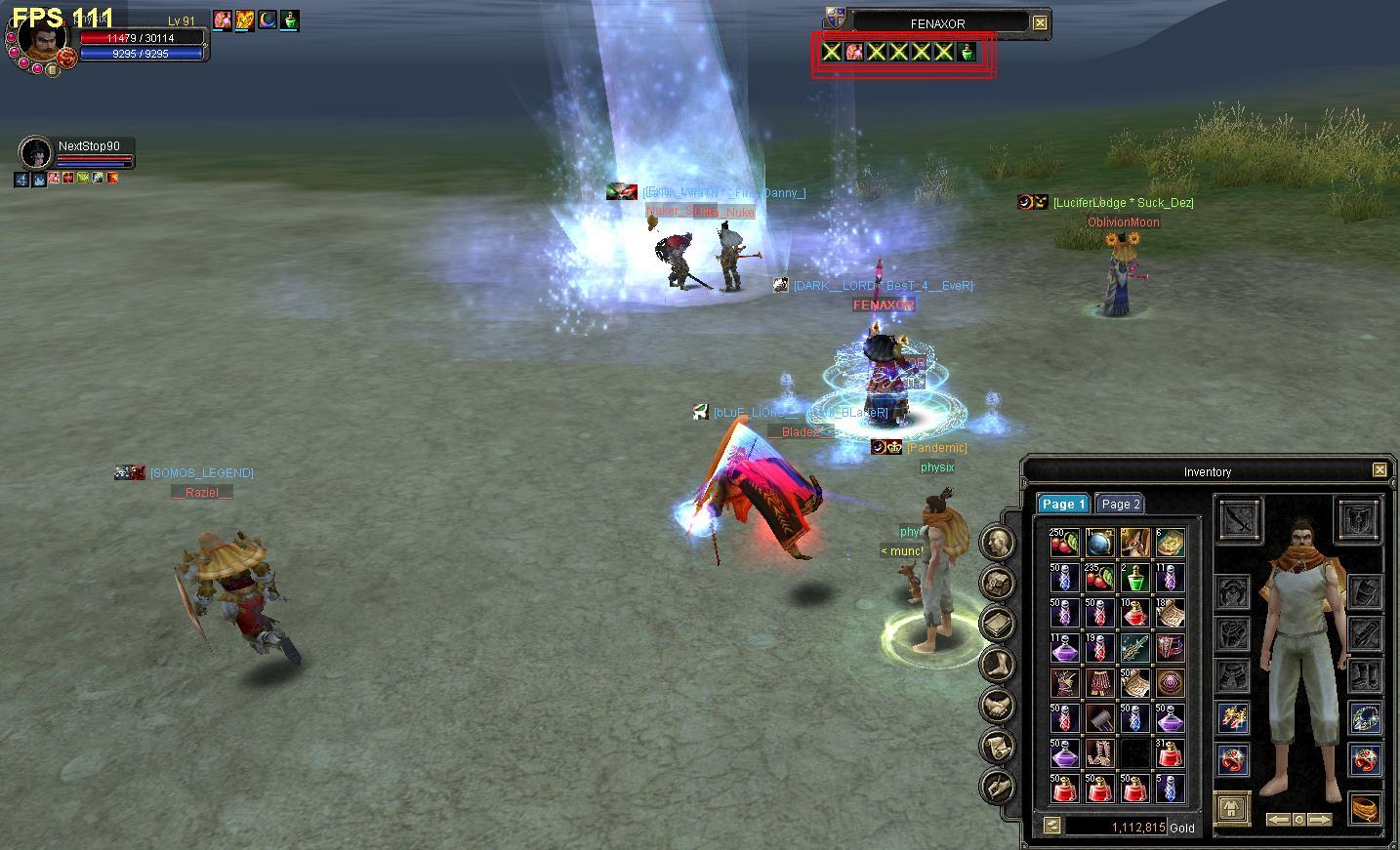Close the FENAXOR target window

click(1041, 22)
